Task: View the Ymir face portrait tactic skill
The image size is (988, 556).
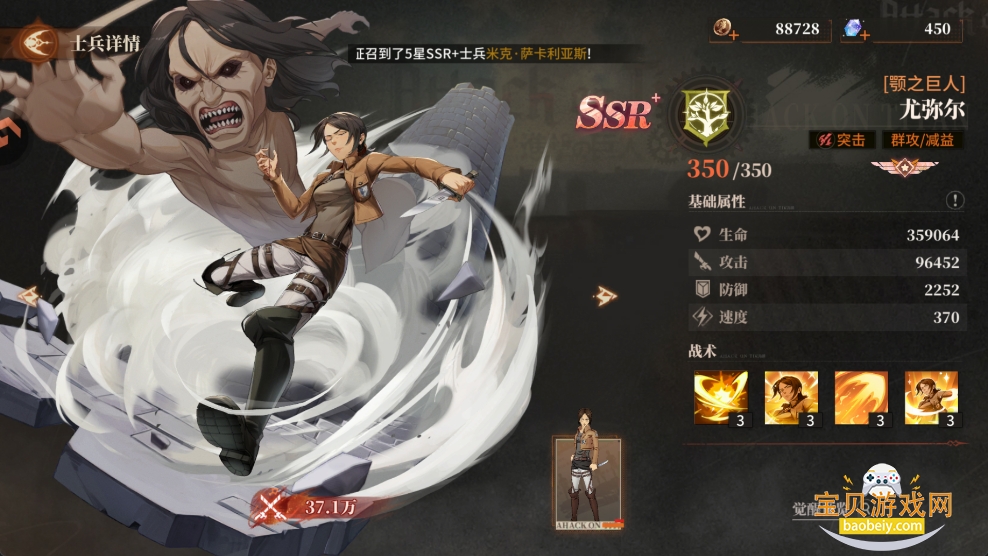Action: coord(791,398)
